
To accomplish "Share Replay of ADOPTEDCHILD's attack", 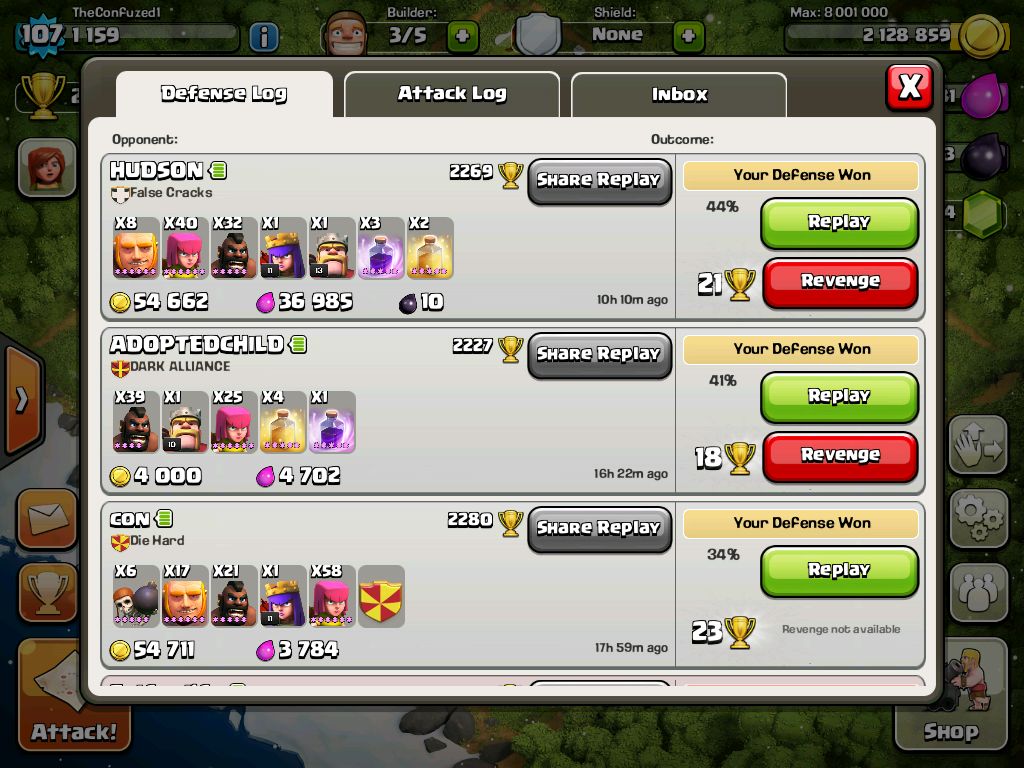I will coord(599,354).
